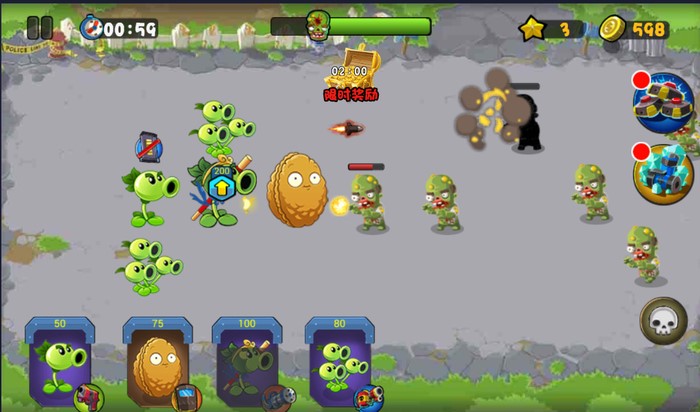700x412 pixels.
Task: Tap the skull button
Action: coord(663,321)
